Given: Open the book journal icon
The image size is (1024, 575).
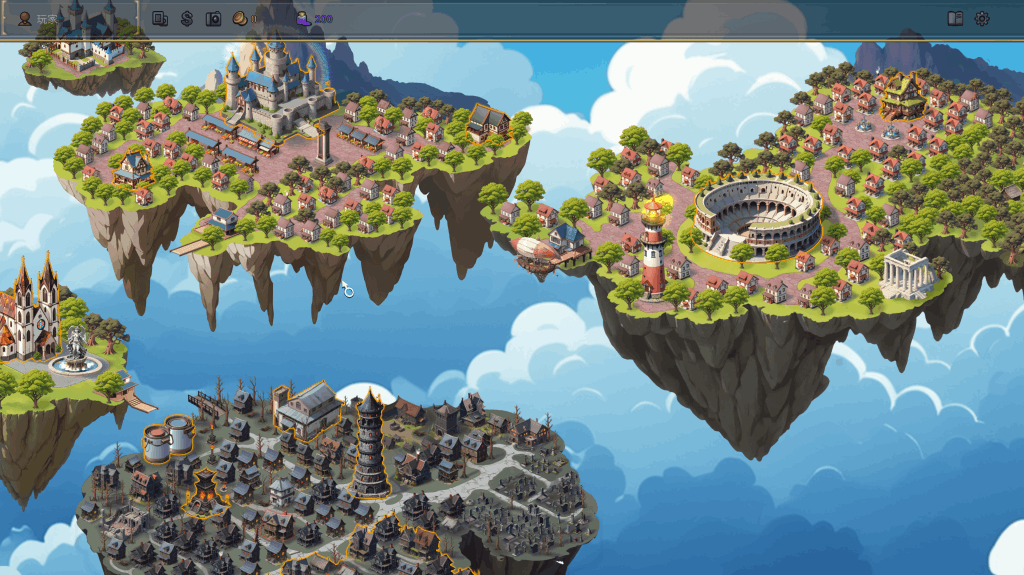Looking at the screenshot, I should click(955, 18).
